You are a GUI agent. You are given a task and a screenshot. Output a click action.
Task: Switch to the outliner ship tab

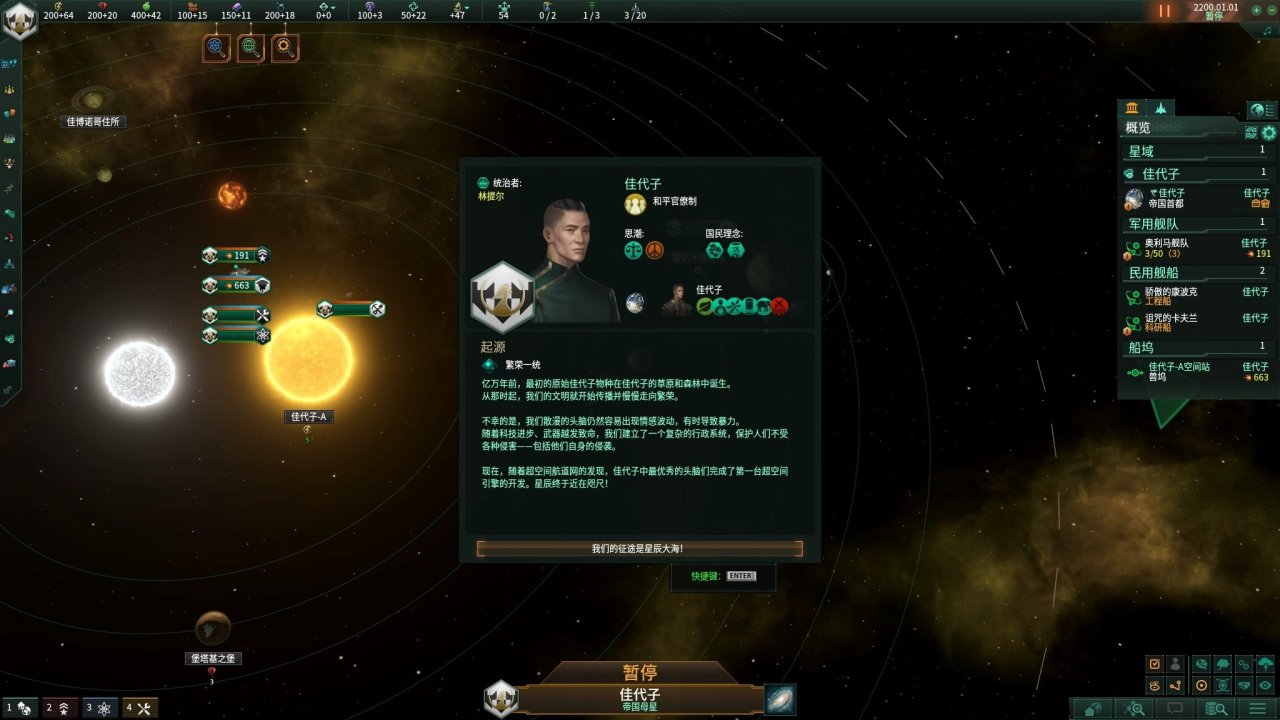click(x=1160, y=108)
